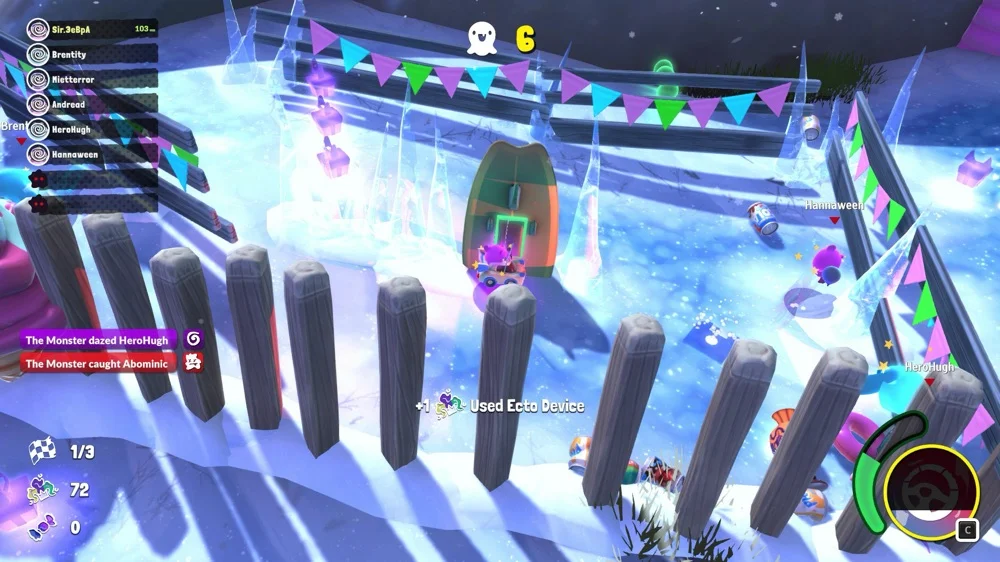The image size is (1000, 562).
Task: Click the checkered flag lap icon
Action: (x=41, y=451)
